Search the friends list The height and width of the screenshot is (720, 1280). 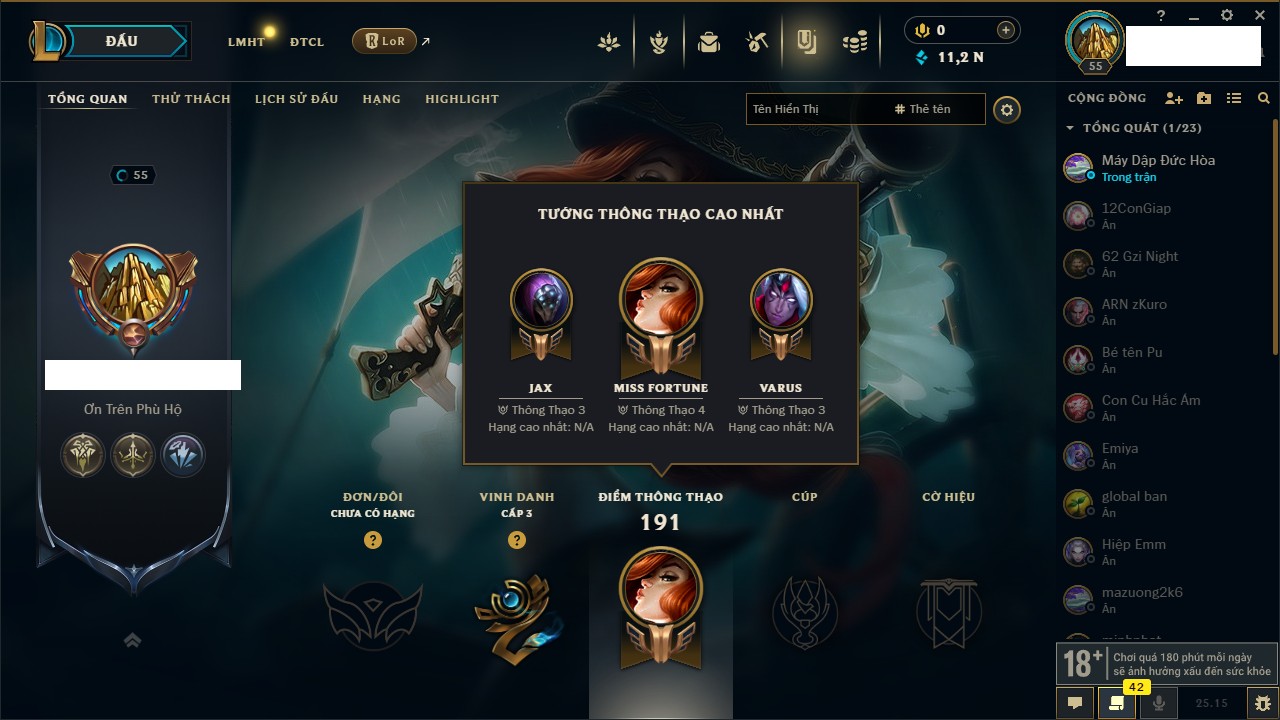click(1264, 98)
